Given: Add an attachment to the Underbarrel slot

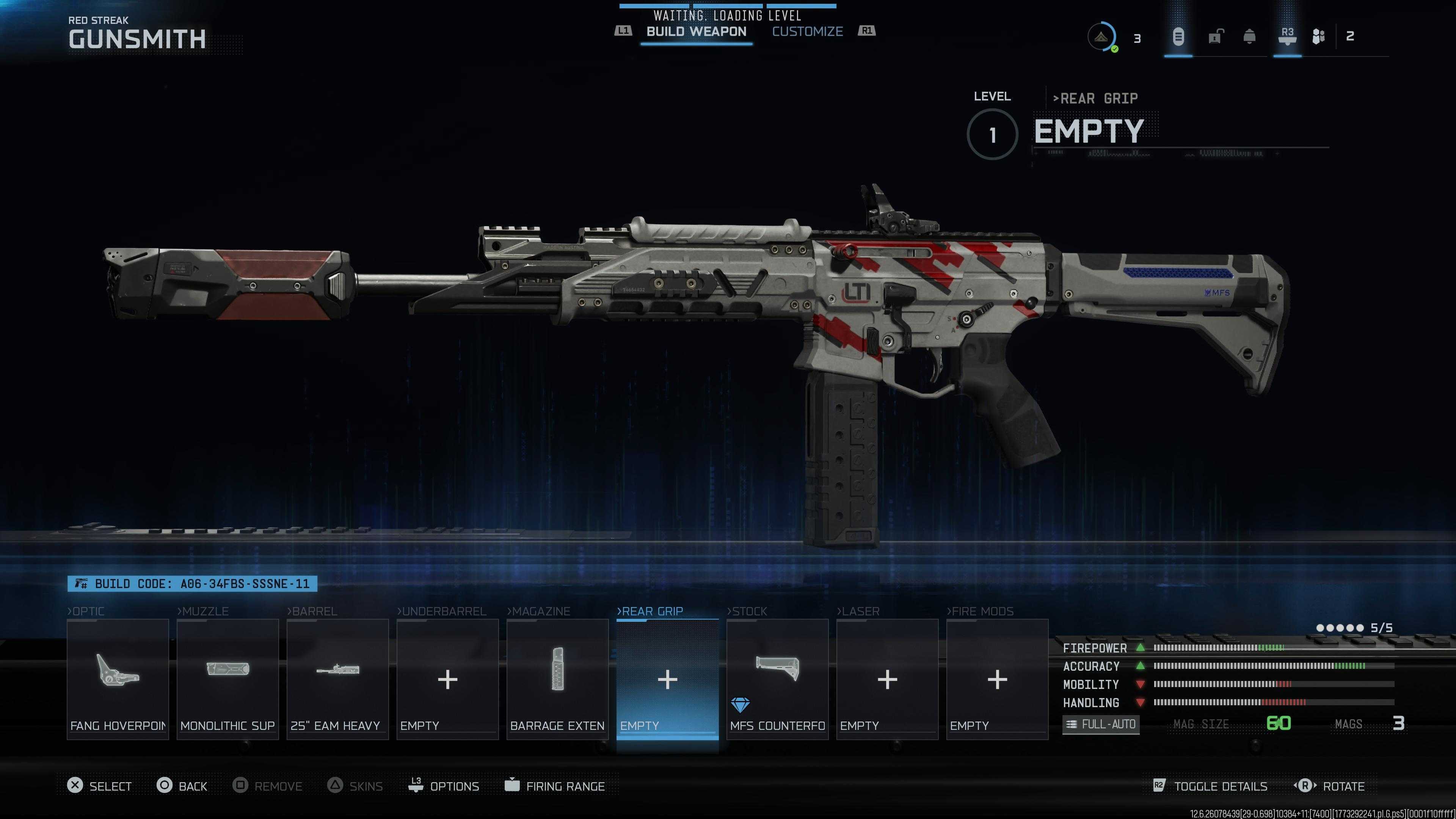Looking at the screenshot, I should click(x=447, y=679).
